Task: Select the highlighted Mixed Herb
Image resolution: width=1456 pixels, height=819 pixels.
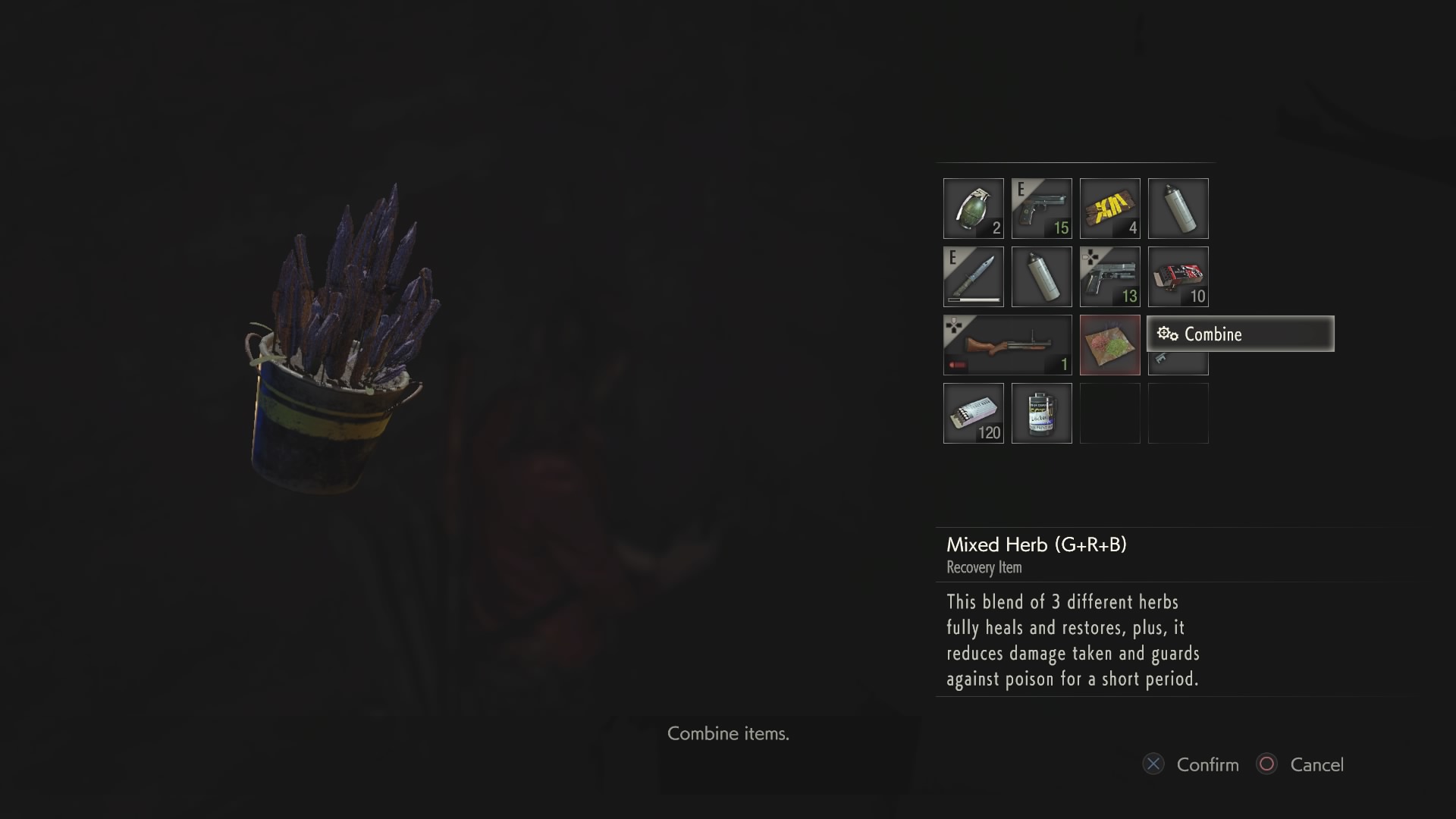Action: click(x=1109, y=345)
